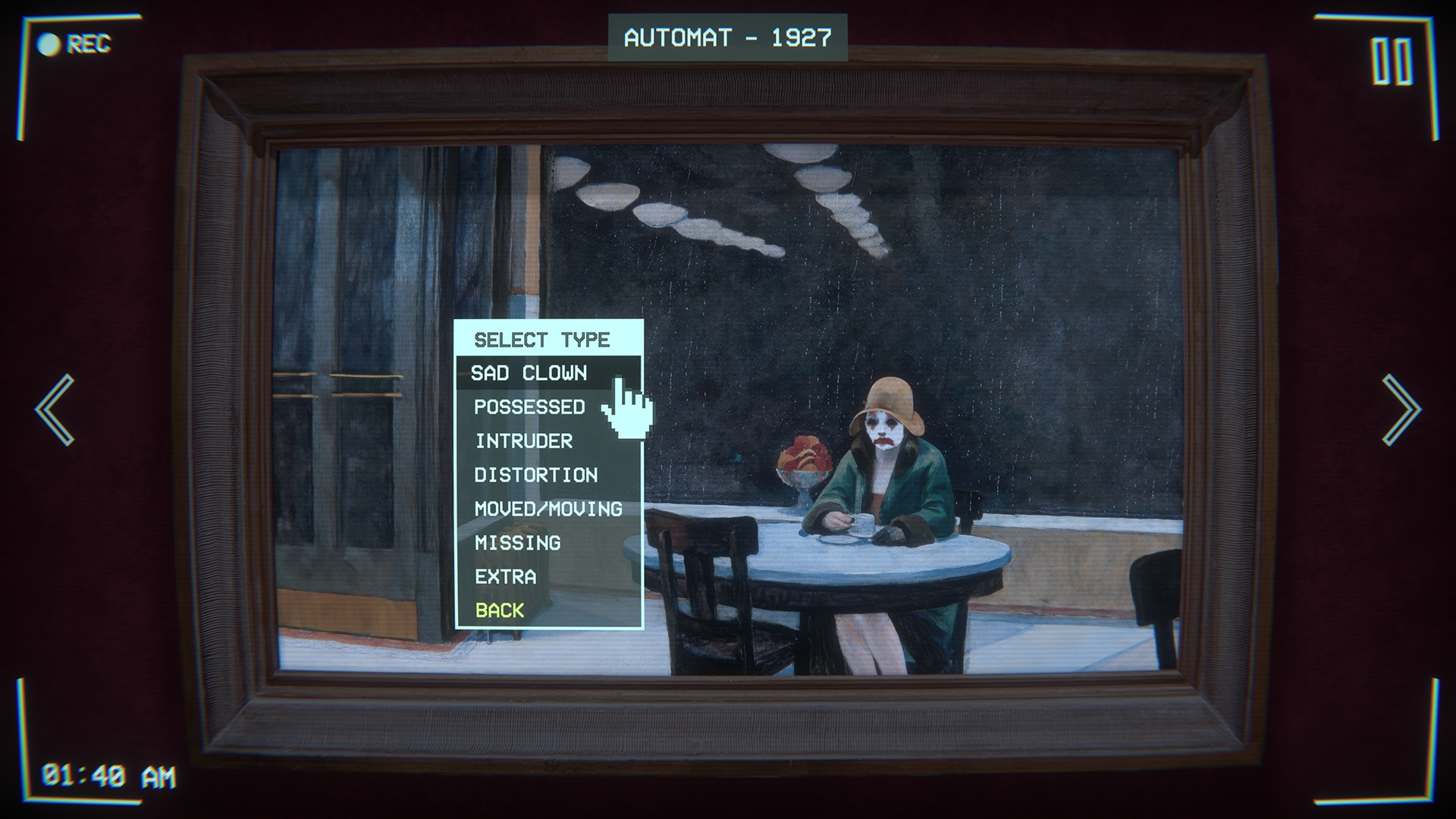The height and width of the screenshot is (819, 1456).
Task: Pick the Distortion type
Action: 535,475
